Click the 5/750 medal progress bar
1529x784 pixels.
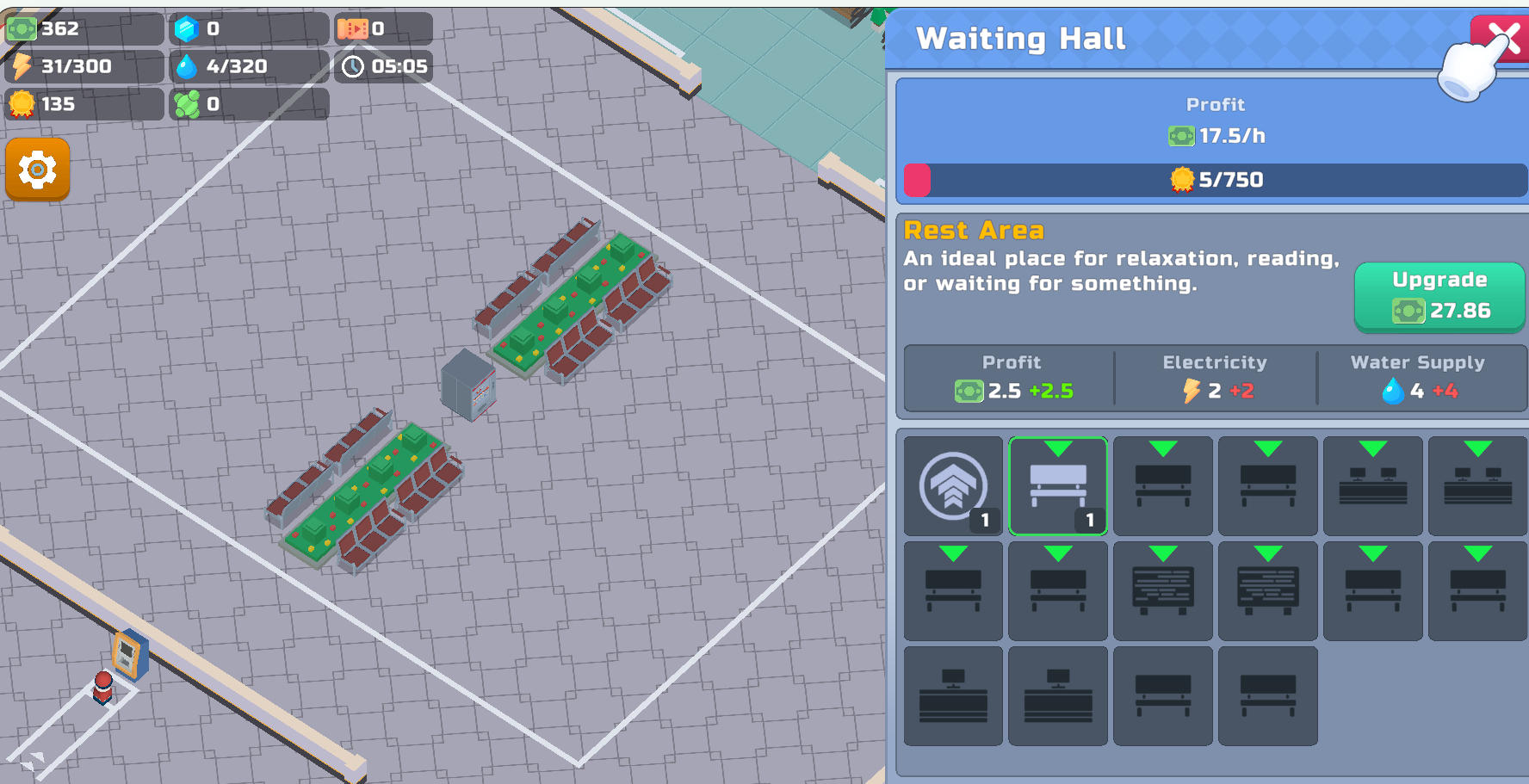pyautogui.click(x=1214, y=180)
